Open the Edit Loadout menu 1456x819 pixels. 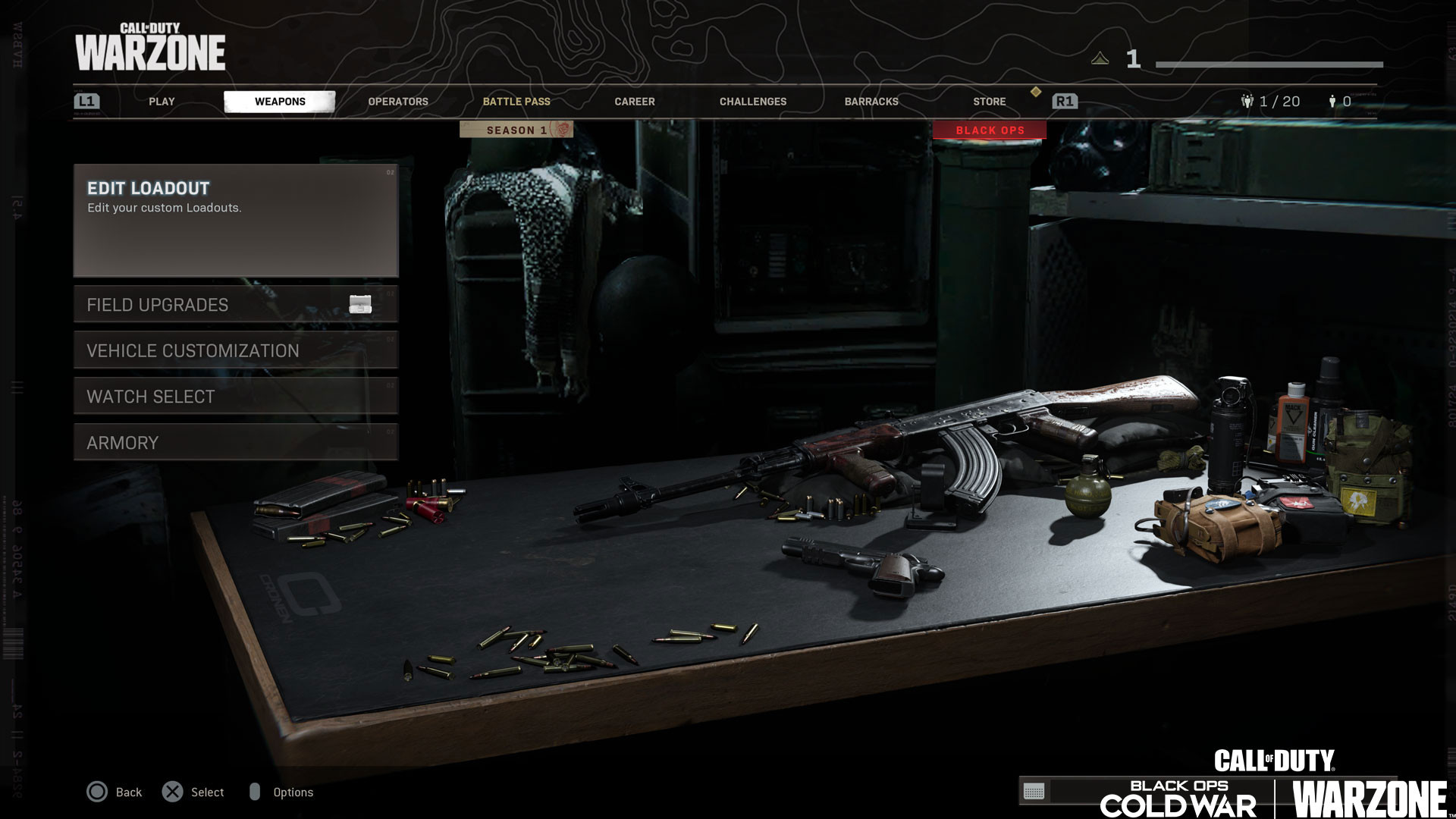[236, 220]
